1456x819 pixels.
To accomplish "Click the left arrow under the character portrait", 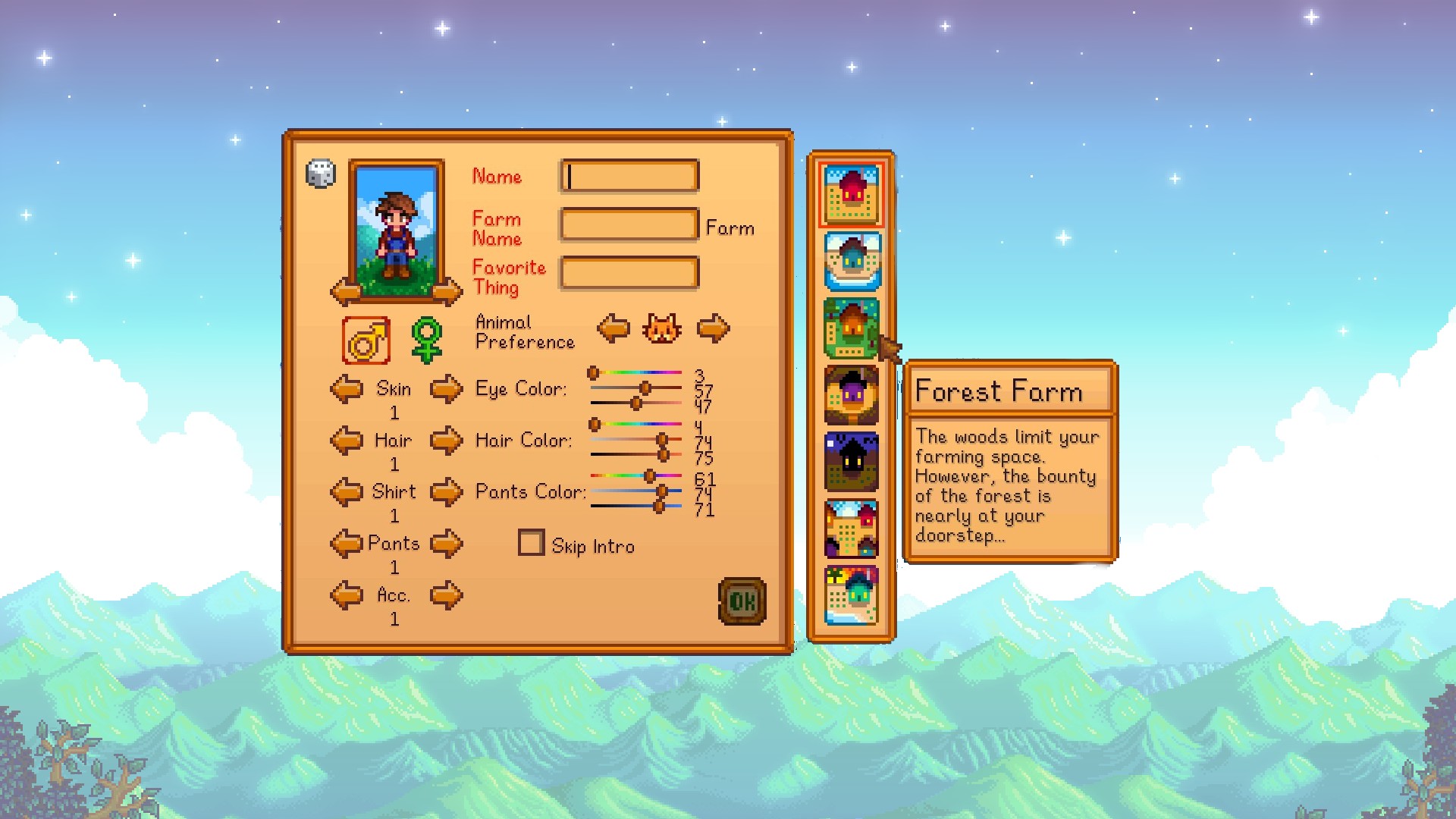I will (345, 291).
